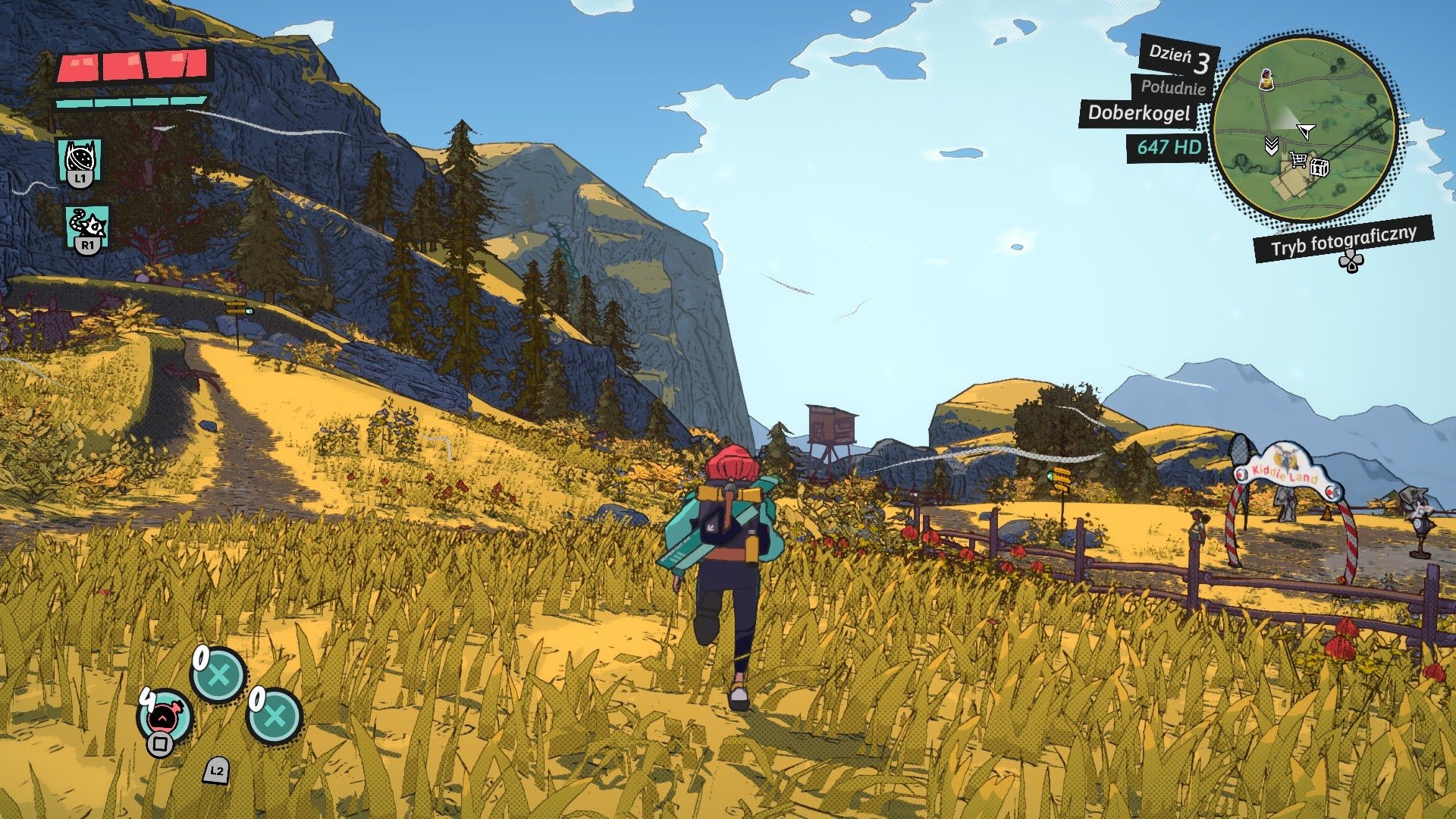Select the treasure chest marker on minimap
This screenshot has width=1456, height=819.
[1319, 167]
